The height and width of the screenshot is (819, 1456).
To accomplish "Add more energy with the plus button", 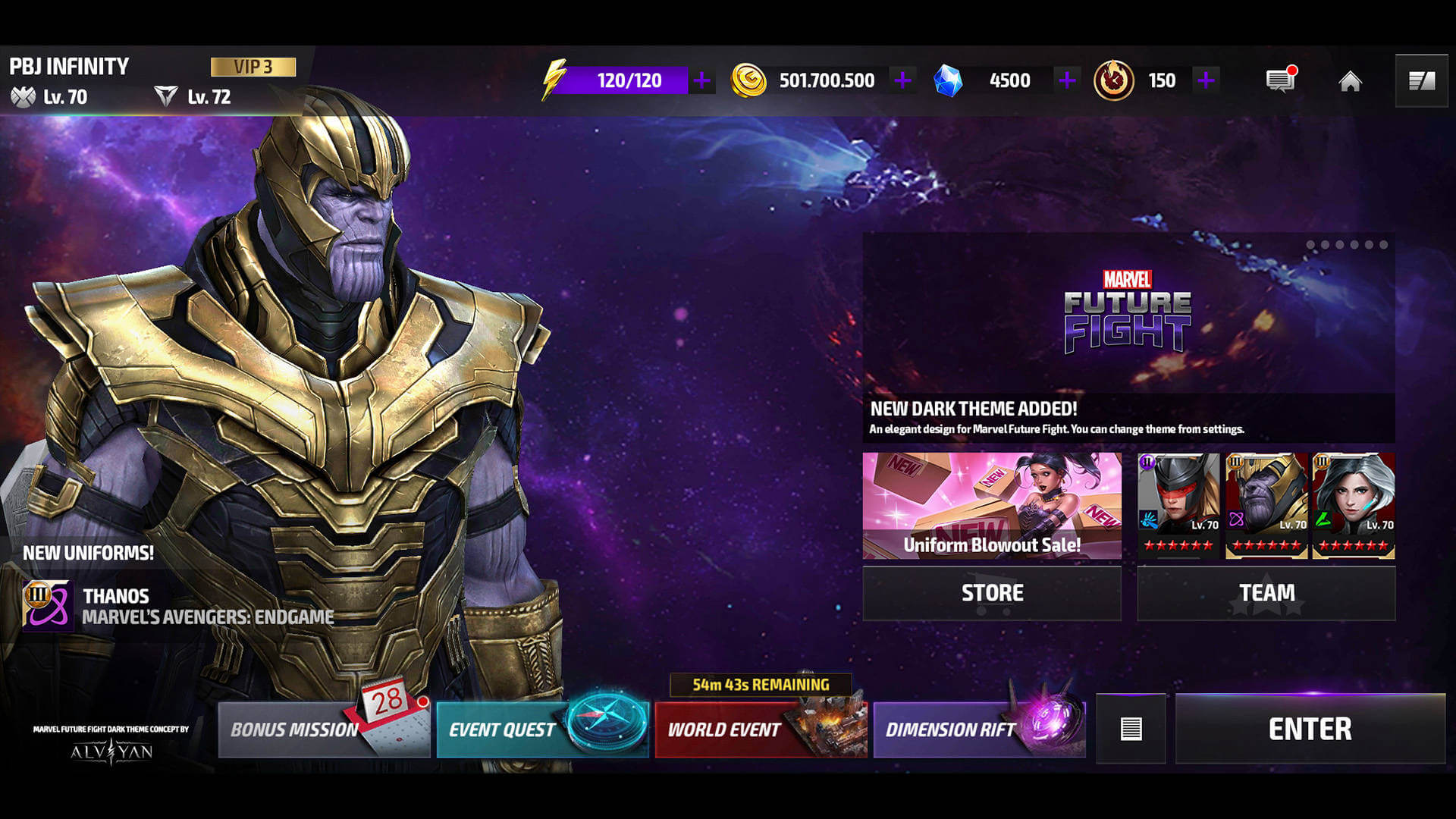I will coord(702,80).
